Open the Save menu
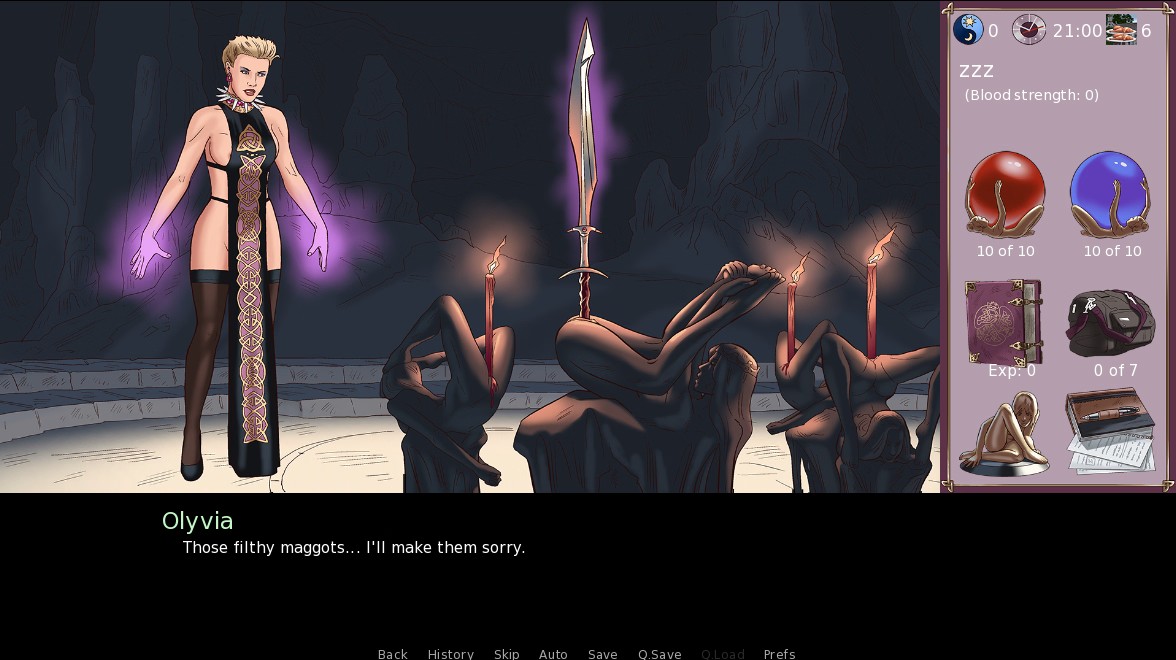1176x660 pixels. tap(602, 654)
